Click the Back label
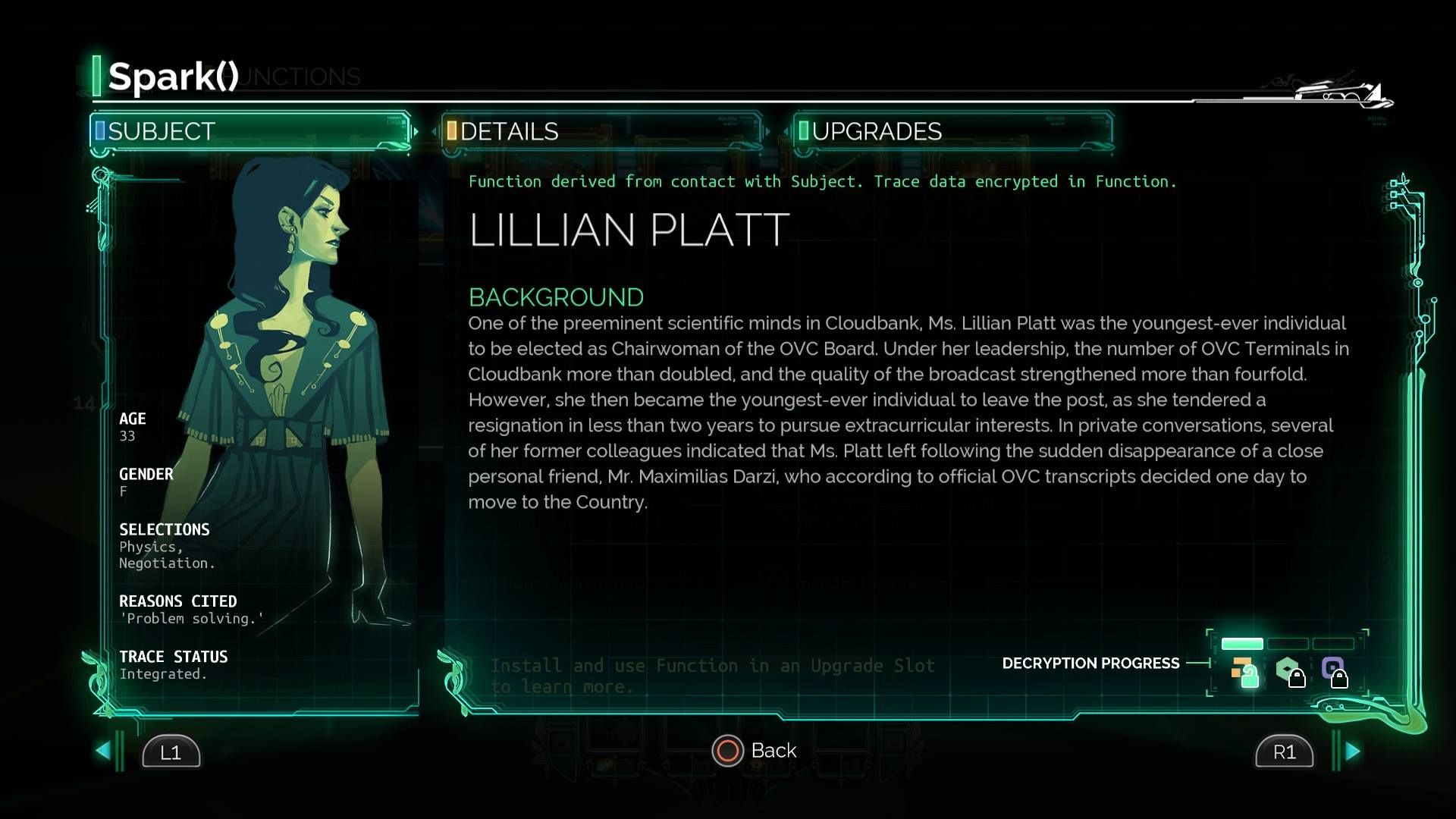The image size is (1456, 819). point(773,751)
